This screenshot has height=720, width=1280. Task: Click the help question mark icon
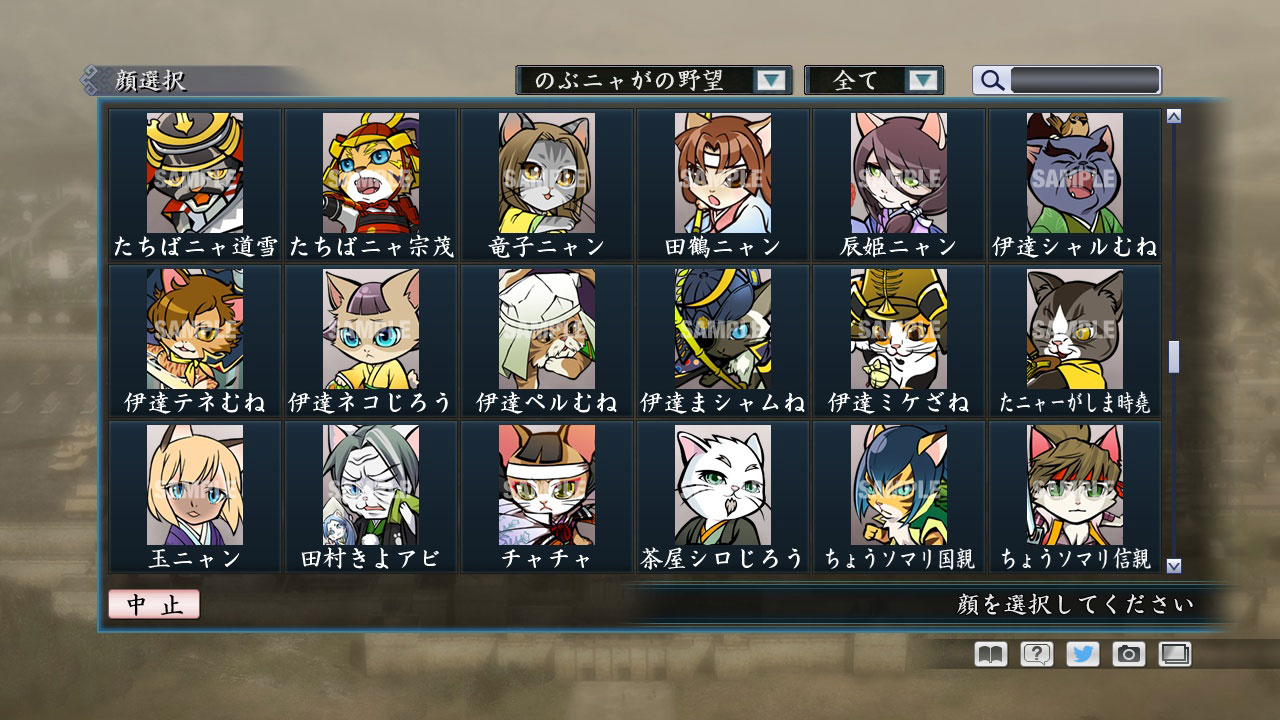pos(1035,654)
